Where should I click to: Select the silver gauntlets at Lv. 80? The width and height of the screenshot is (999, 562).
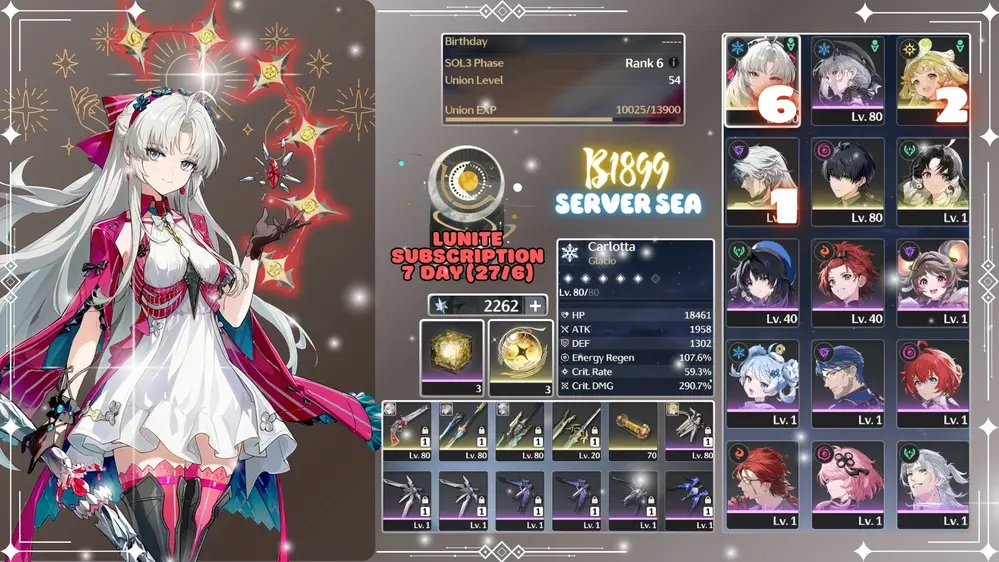coord(689,431)
